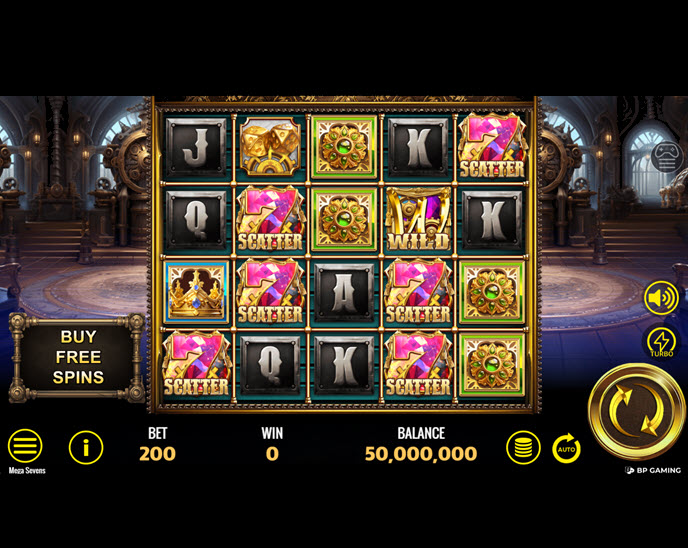Mute the game sound
Screen dimensions: 688x548
(661, 297)
